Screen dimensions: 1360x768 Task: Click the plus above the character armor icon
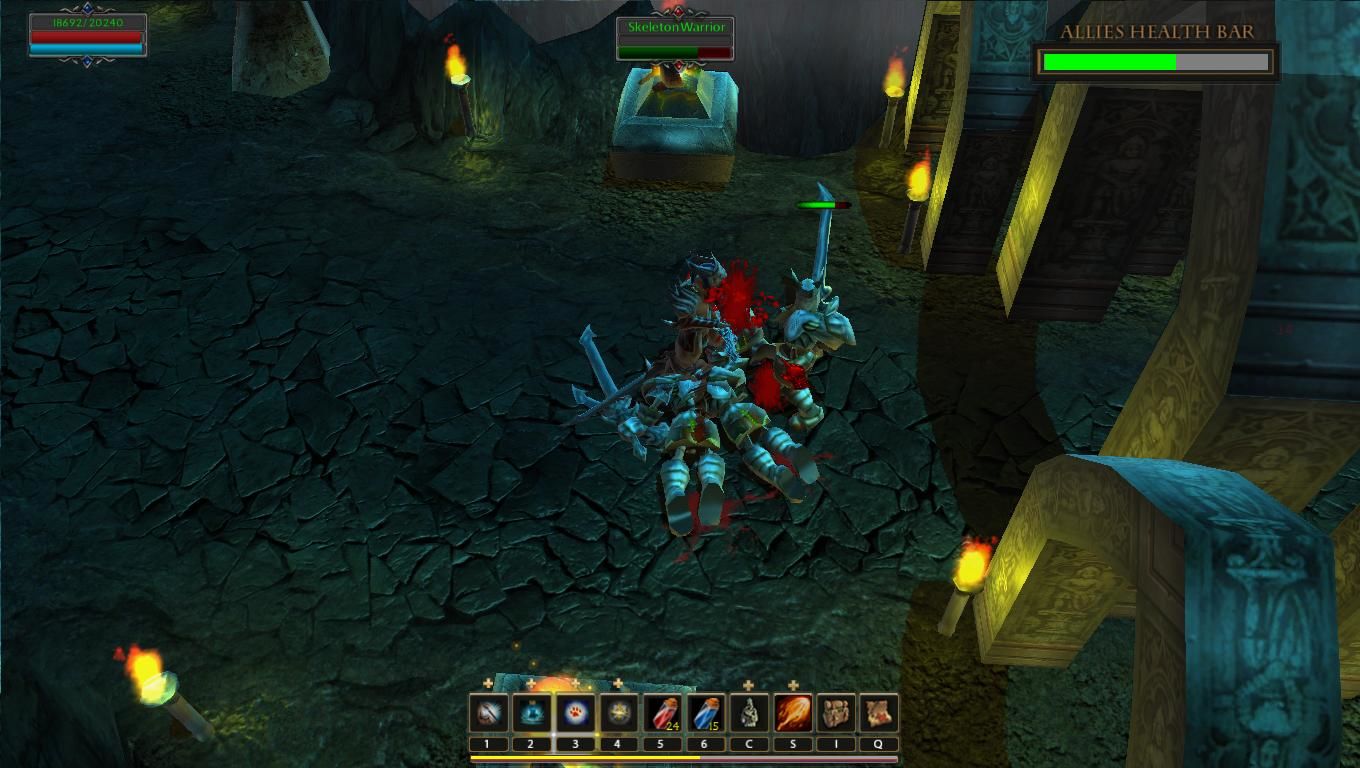749,685
